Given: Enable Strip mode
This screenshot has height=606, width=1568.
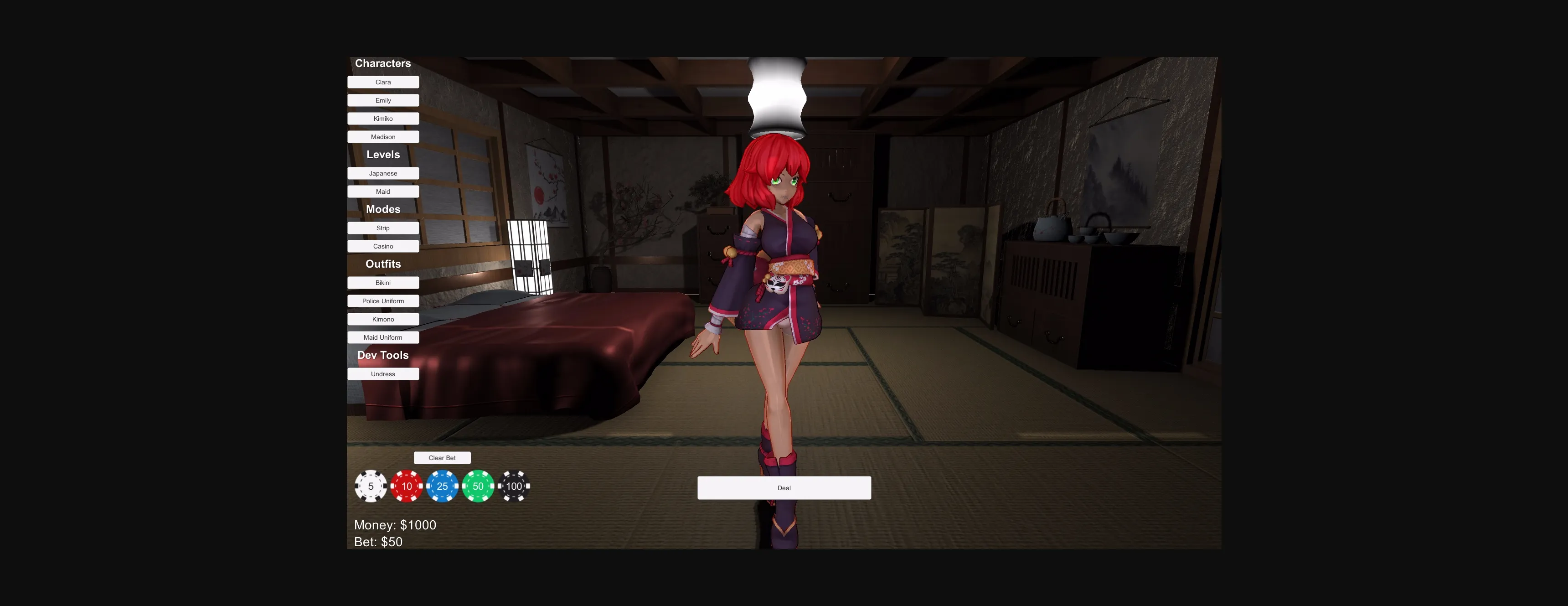Looking at the screenshot, I should point(383,228).
